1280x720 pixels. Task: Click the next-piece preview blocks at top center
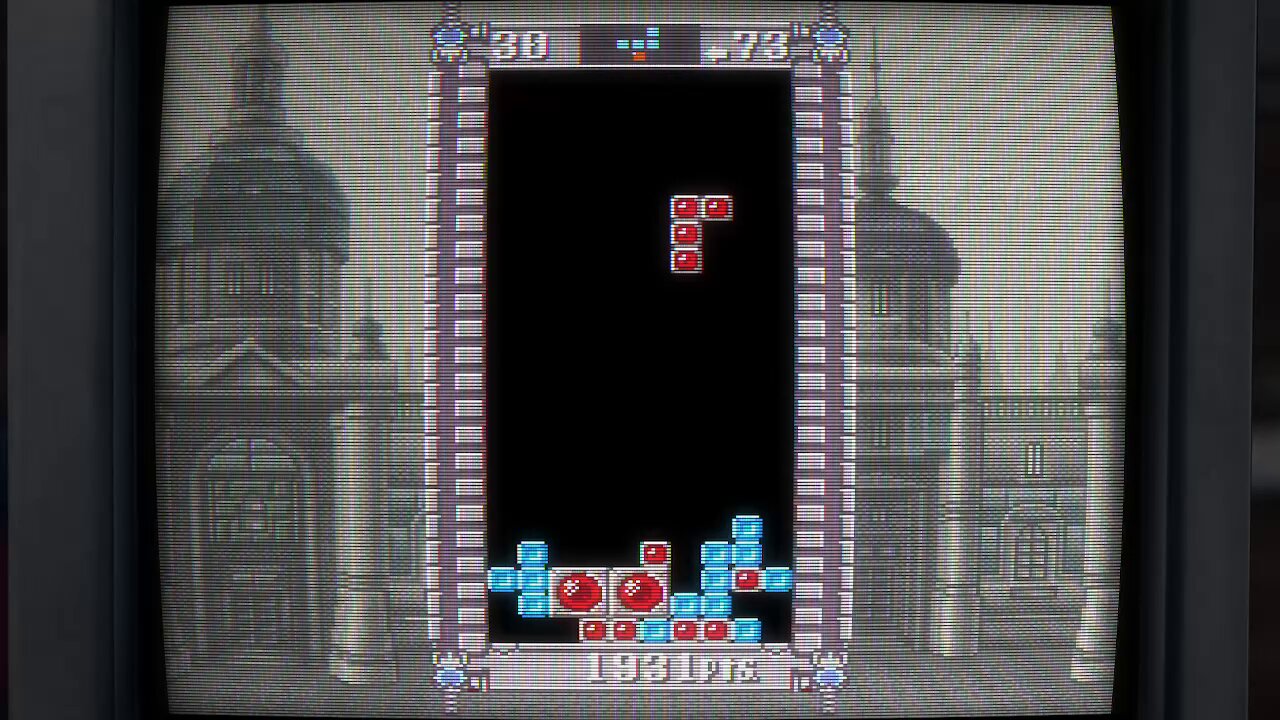point(640,44)
